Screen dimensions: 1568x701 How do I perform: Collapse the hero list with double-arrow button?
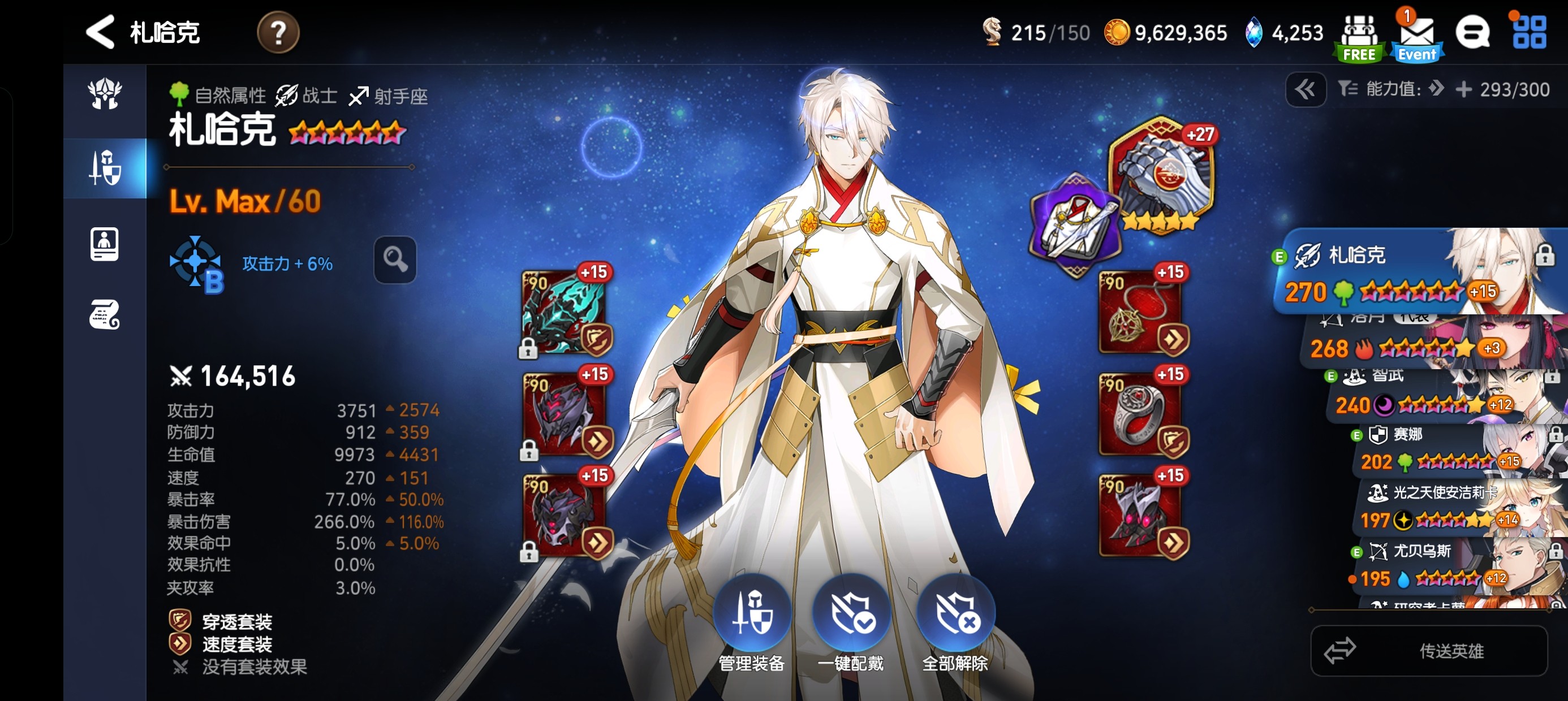tap(1305, 90)
